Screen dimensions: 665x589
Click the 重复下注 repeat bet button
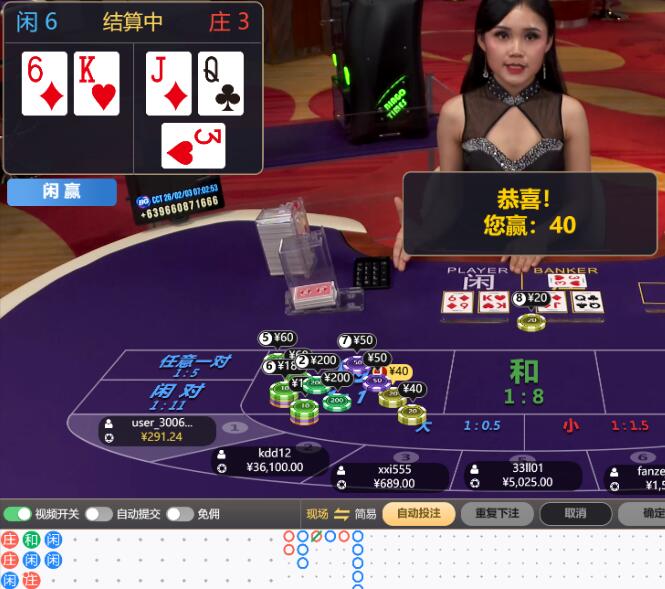point(497,514)
